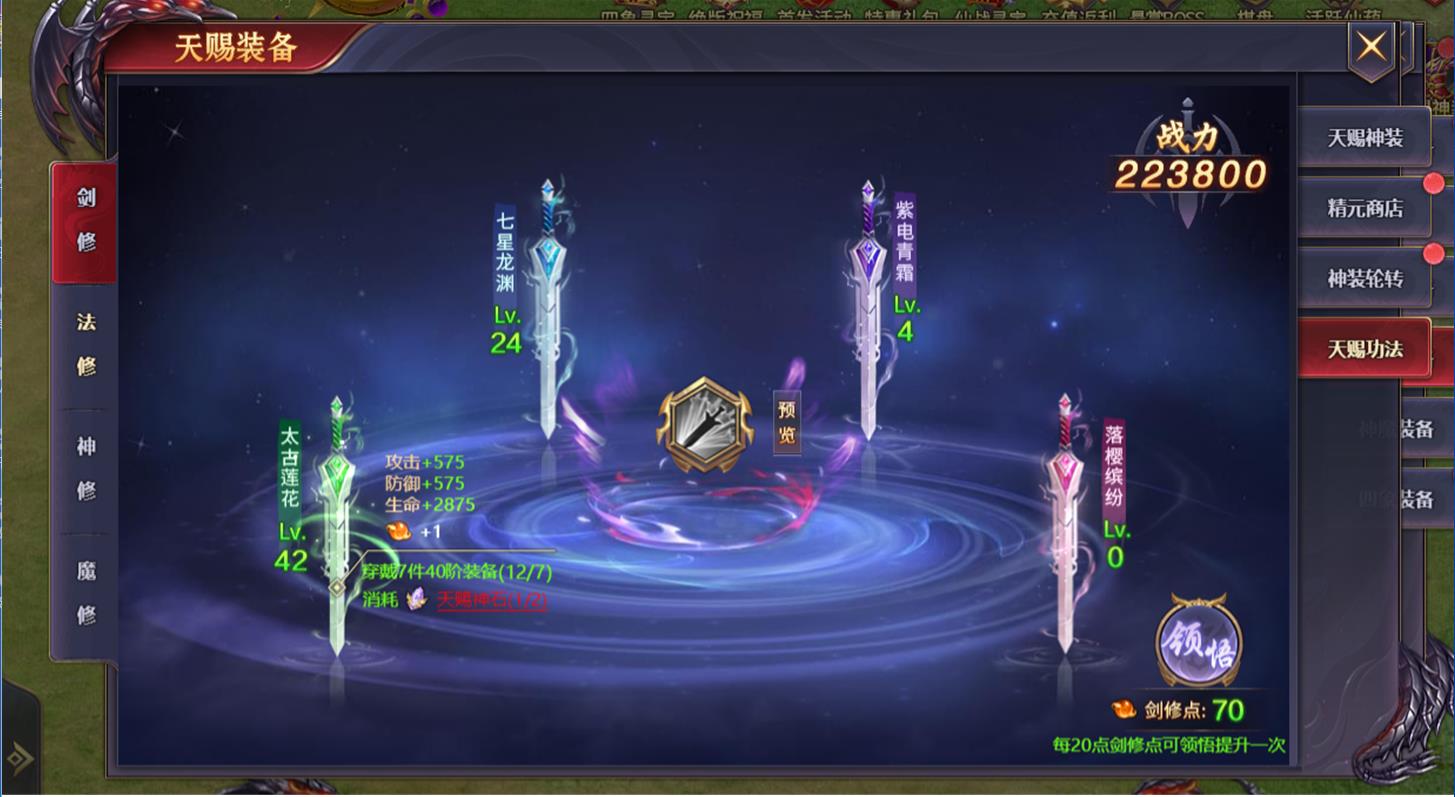Open the 预览 preview button
The image size is (1455, 797).
787,423
